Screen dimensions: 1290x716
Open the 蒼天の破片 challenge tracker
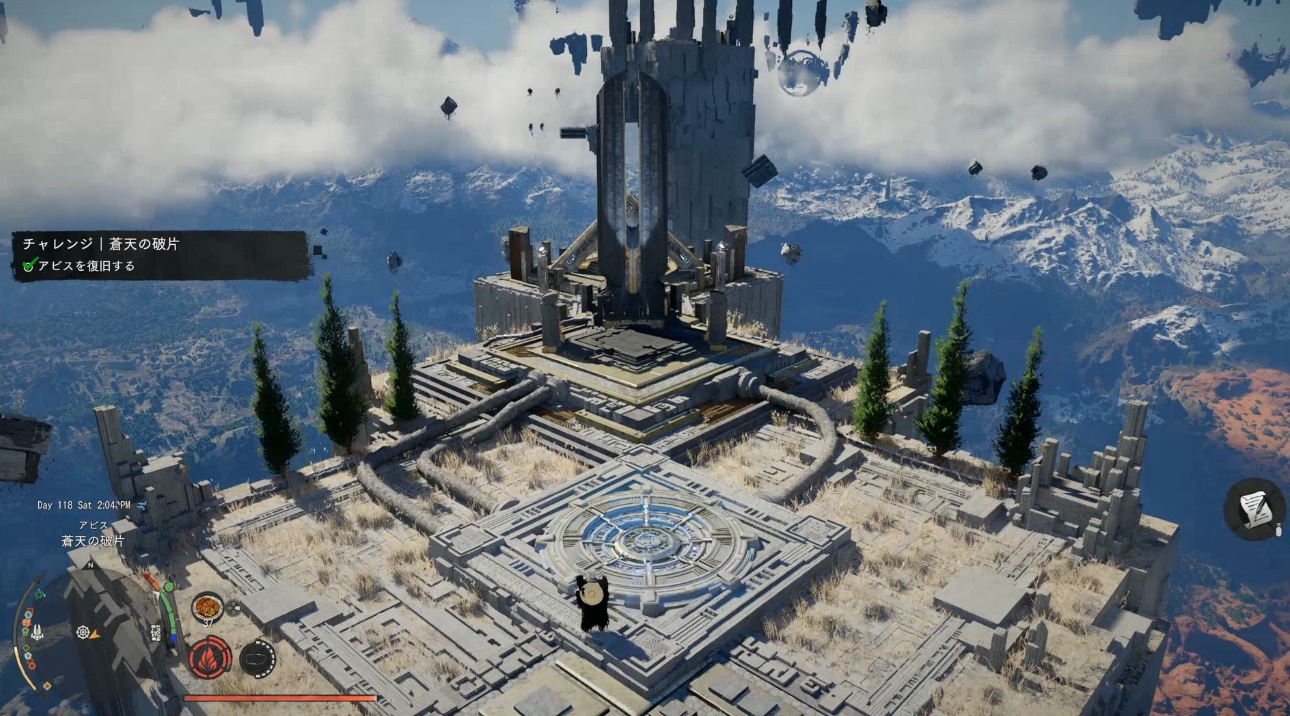[160, 255]
